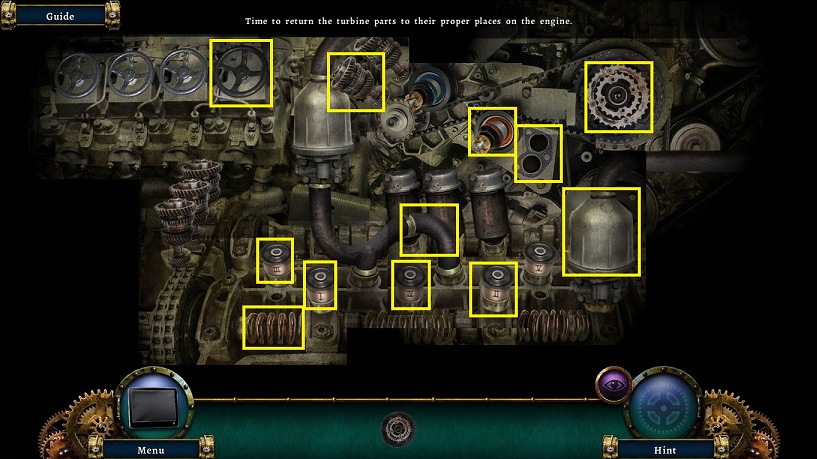
Task: Select the highlighted large silver canister
Action: pos(601,231)
